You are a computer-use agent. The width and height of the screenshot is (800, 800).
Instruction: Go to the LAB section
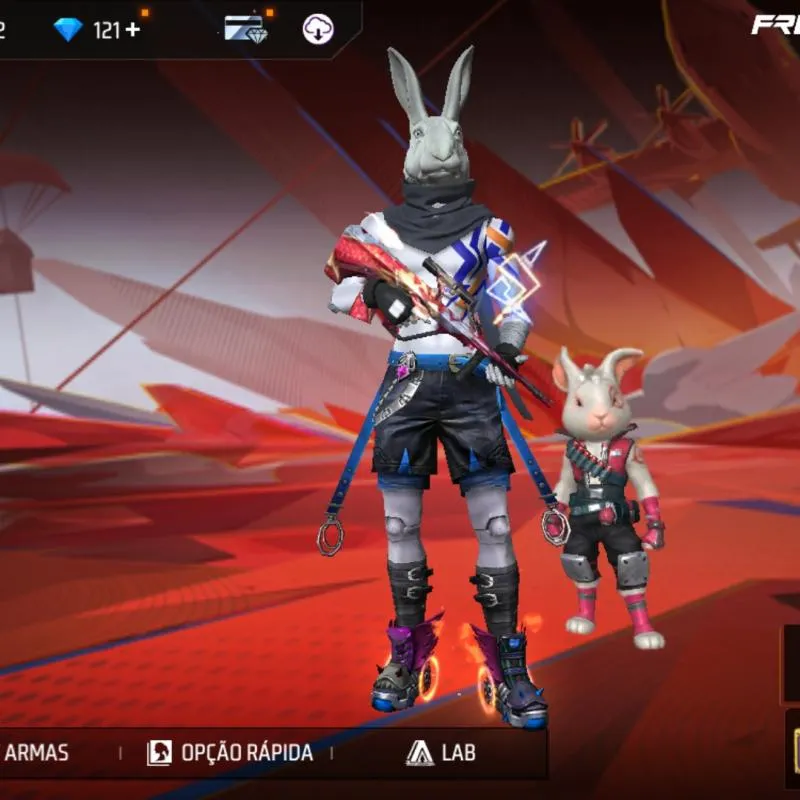(x=440, y=753)
